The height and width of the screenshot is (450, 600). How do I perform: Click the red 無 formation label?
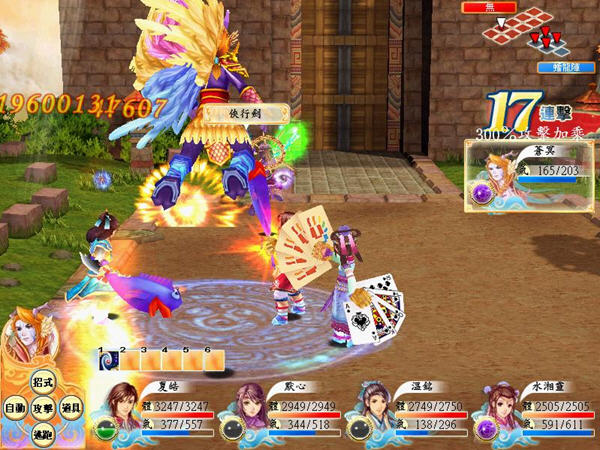488,7
